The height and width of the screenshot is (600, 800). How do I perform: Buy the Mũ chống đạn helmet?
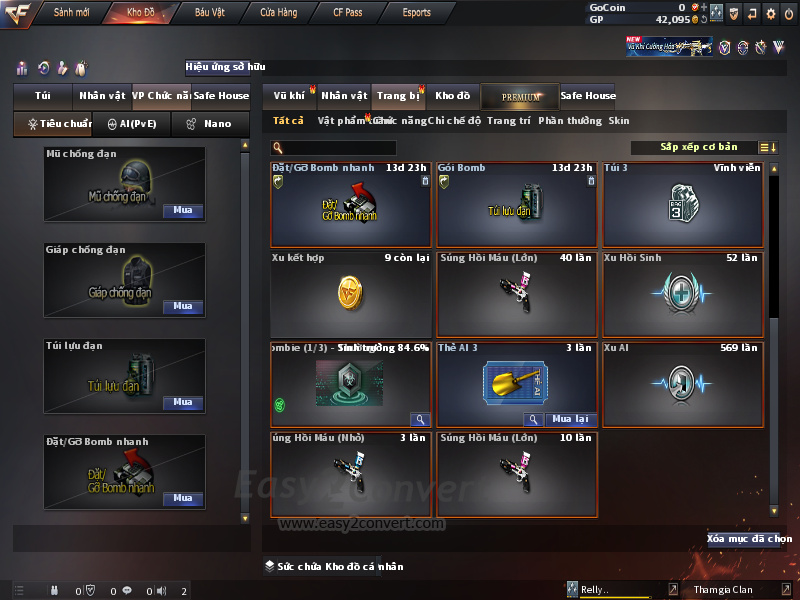click(x=183, y=211)
